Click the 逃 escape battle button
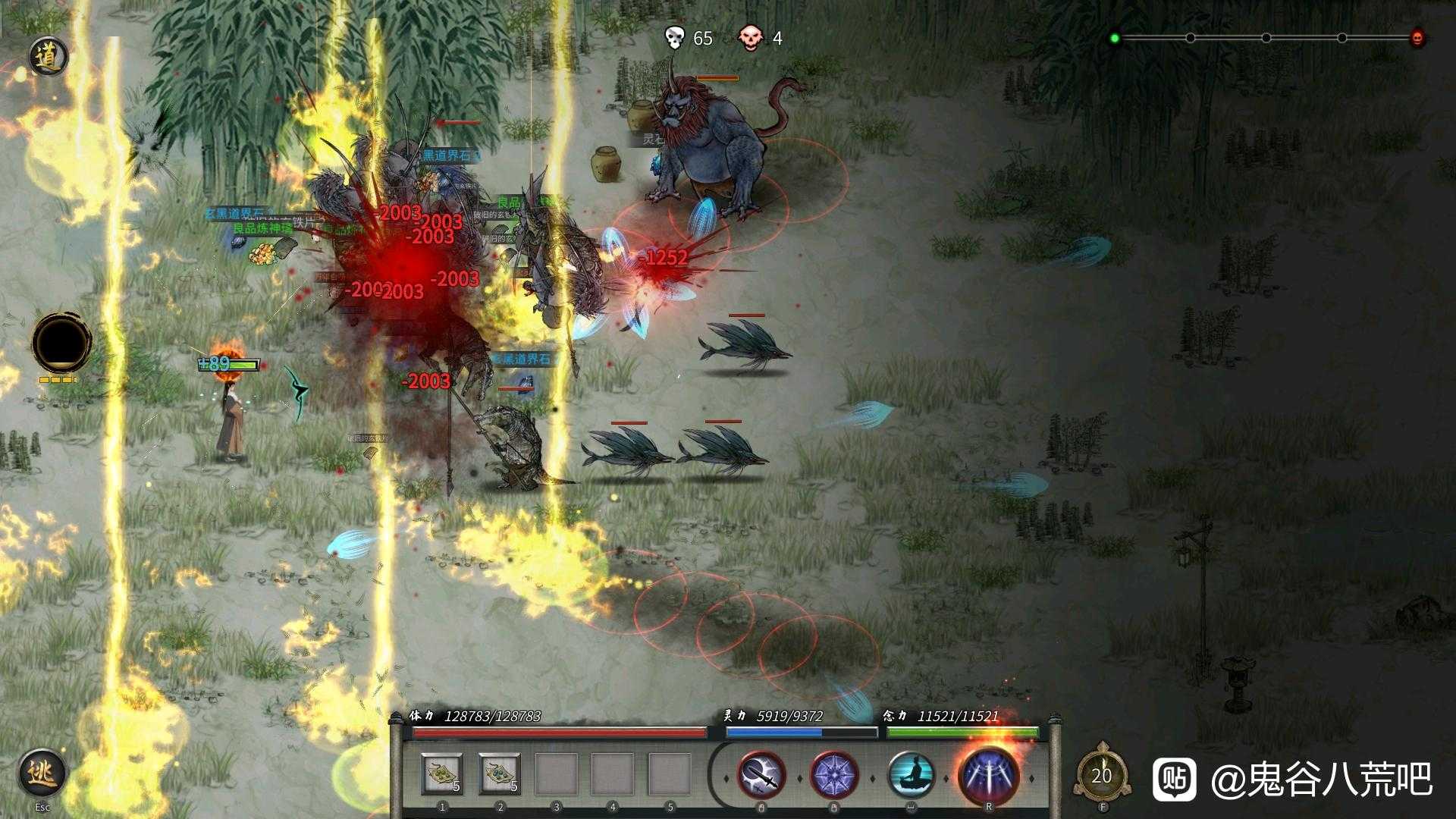 pyautogui.click(x=42, y=773)
